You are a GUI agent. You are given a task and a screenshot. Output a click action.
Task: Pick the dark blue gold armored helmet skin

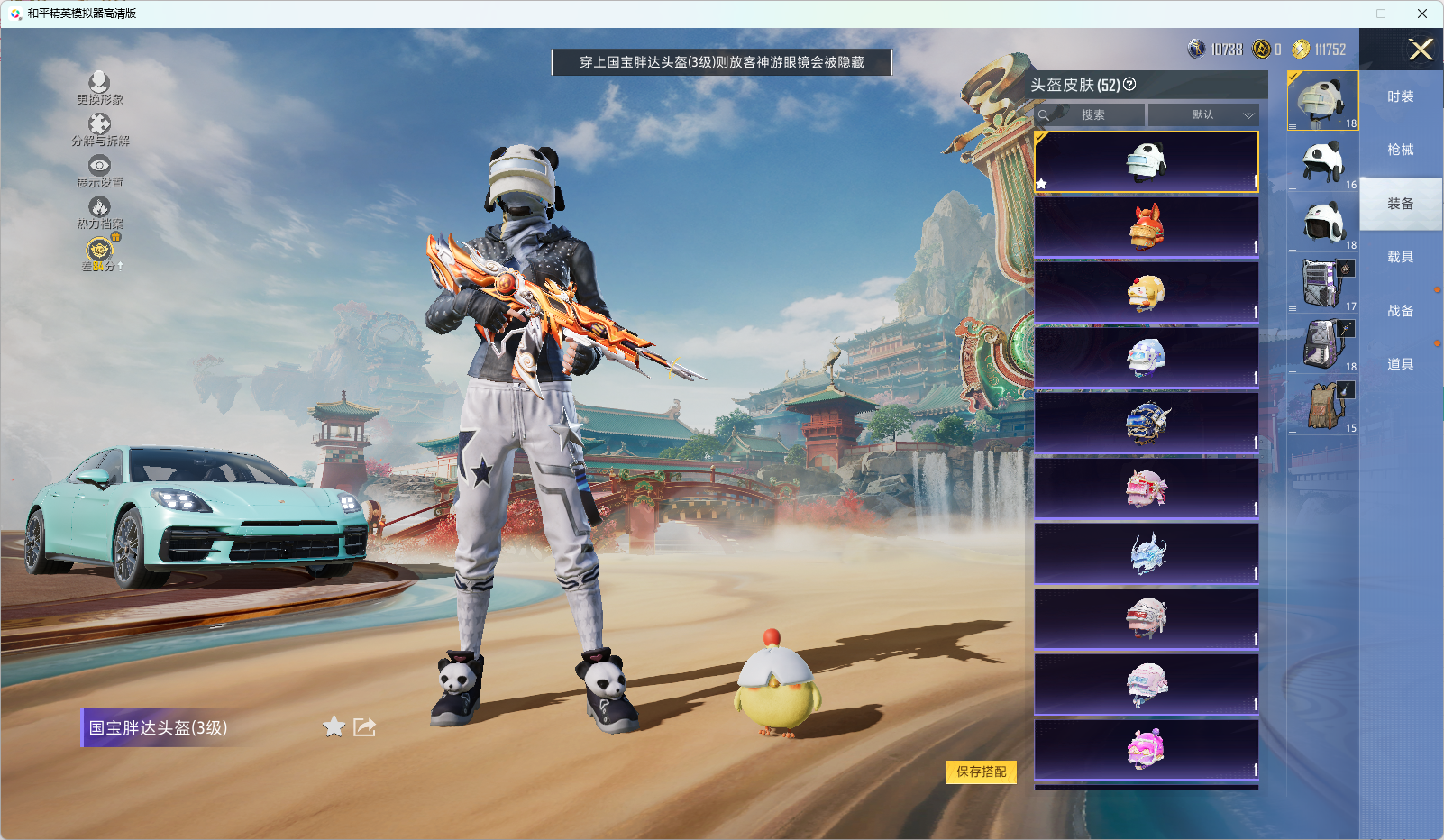point(1146,423)
